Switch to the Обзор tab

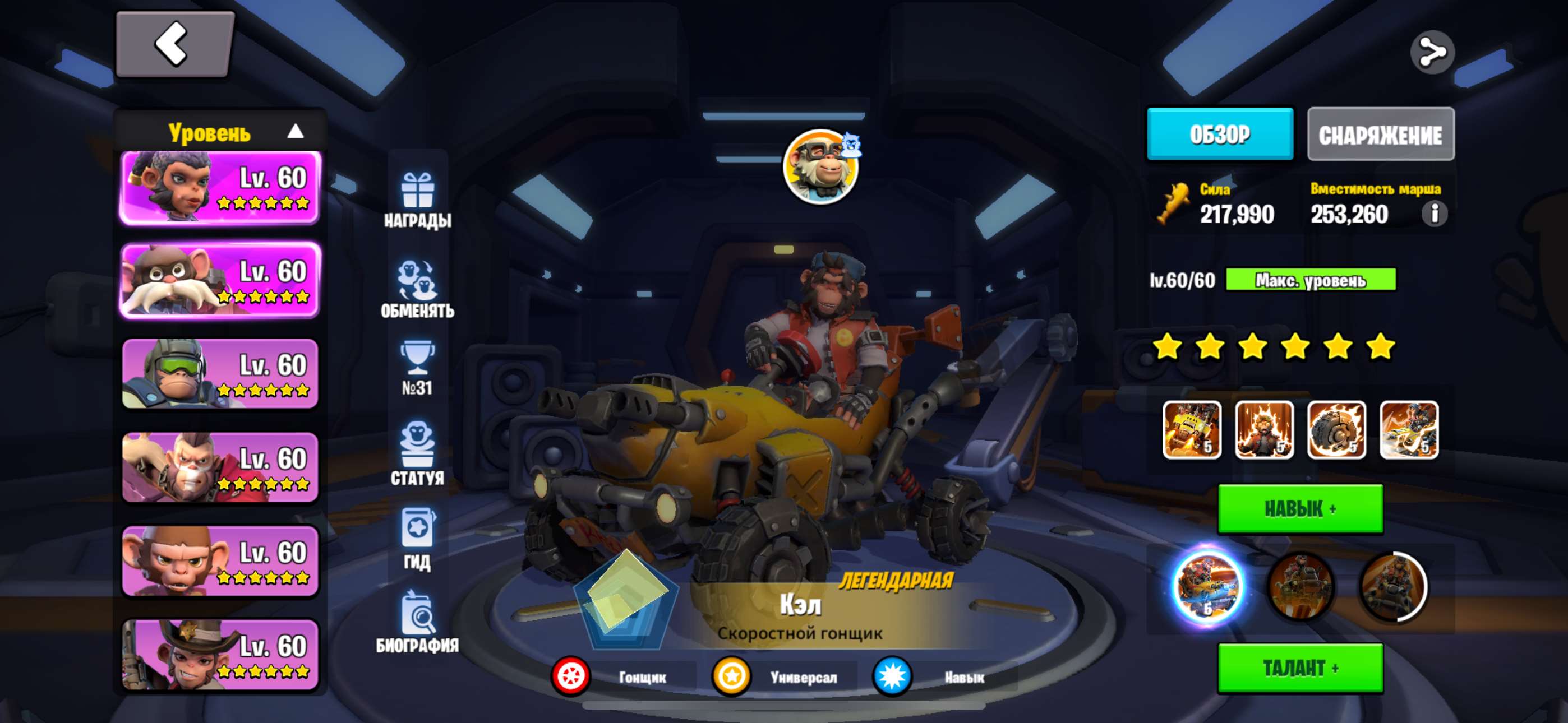point(1219,134)
